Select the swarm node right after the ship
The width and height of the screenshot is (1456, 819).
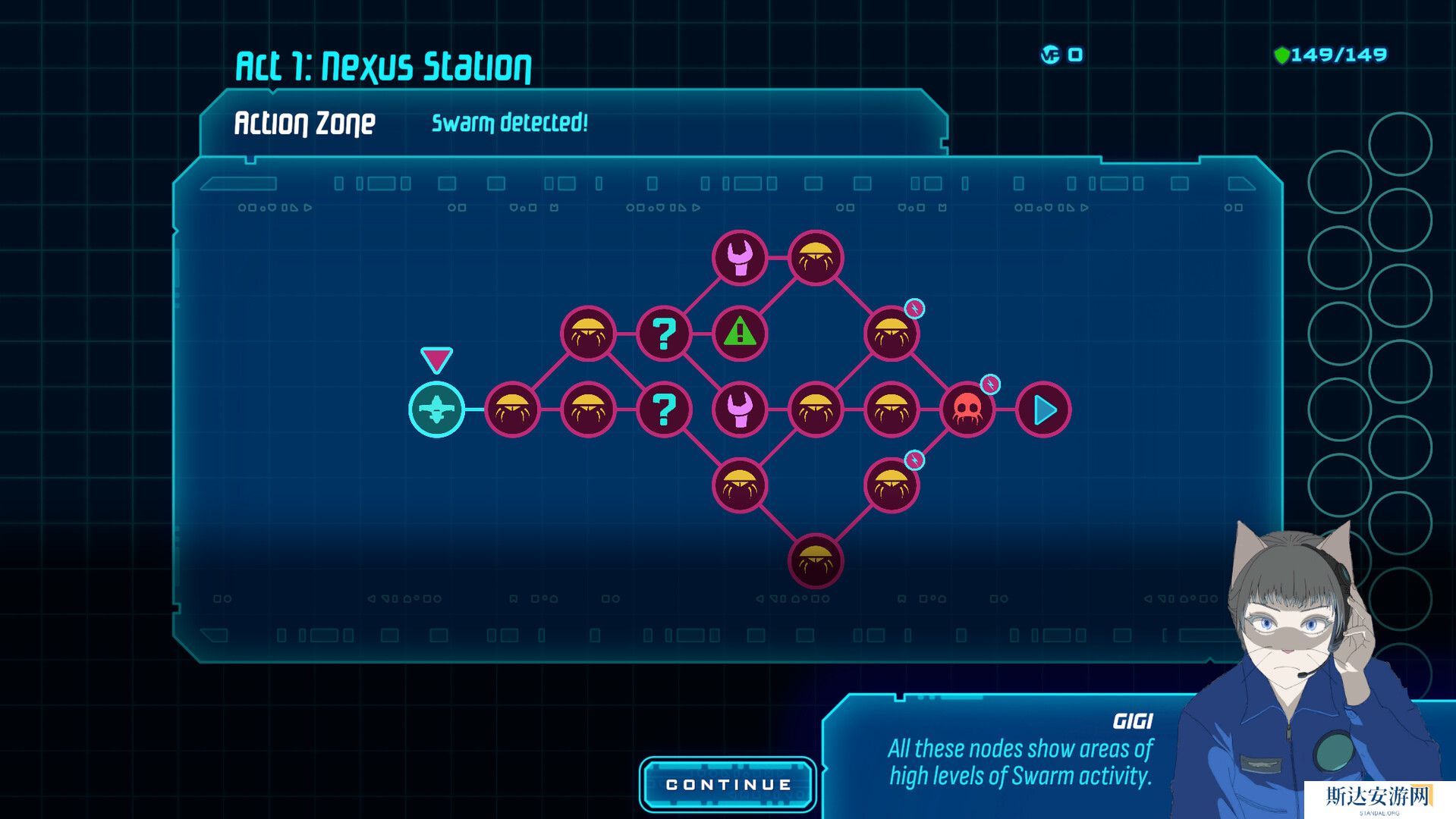(x=512, y=409)
